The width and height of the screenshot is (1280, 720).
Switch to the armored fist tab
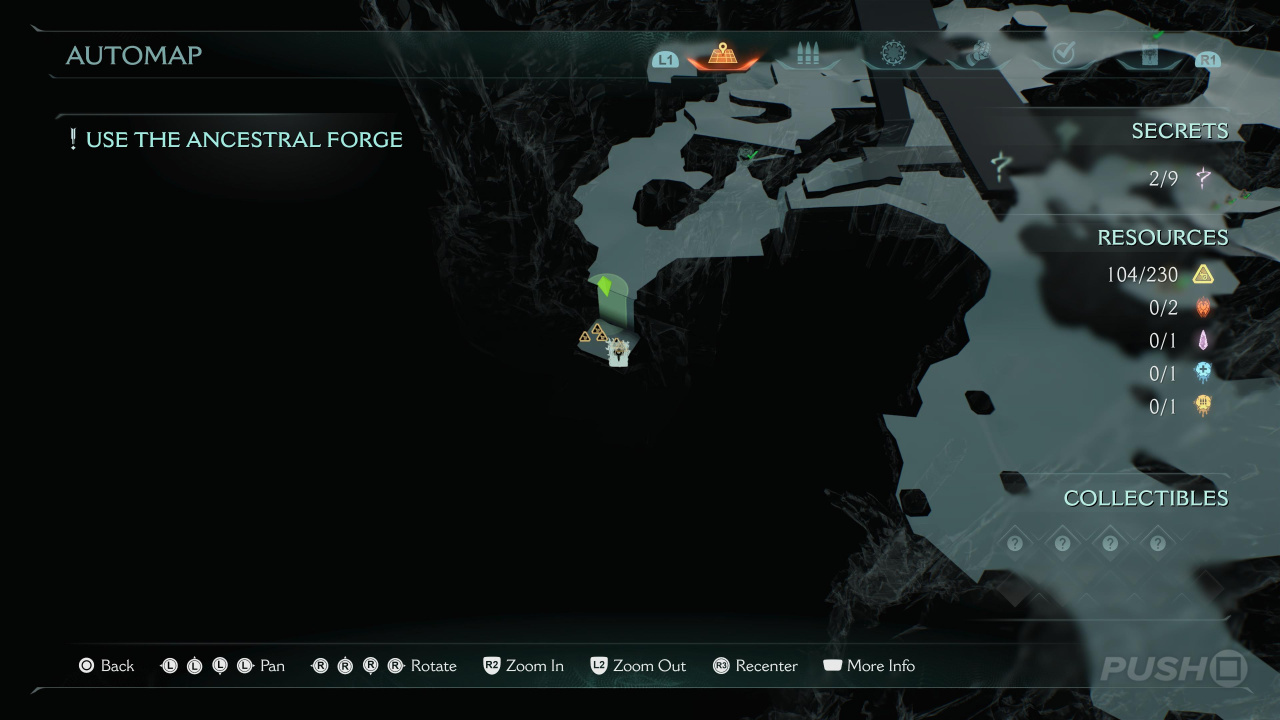978,55
